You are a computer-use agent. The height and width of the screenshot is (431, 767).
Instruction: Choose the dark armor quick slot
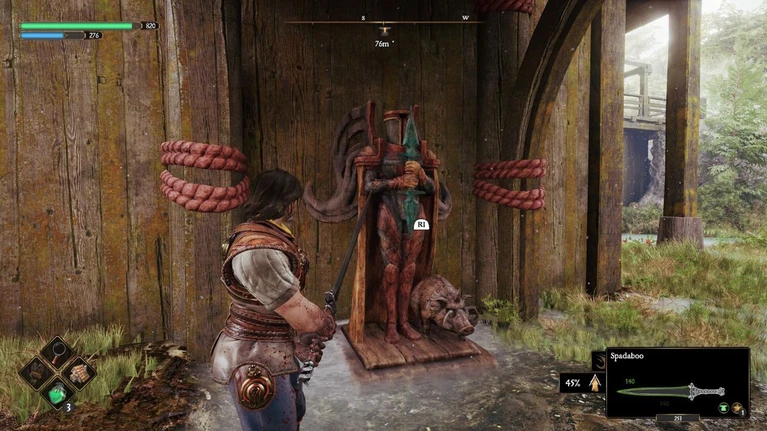(37, 375)
